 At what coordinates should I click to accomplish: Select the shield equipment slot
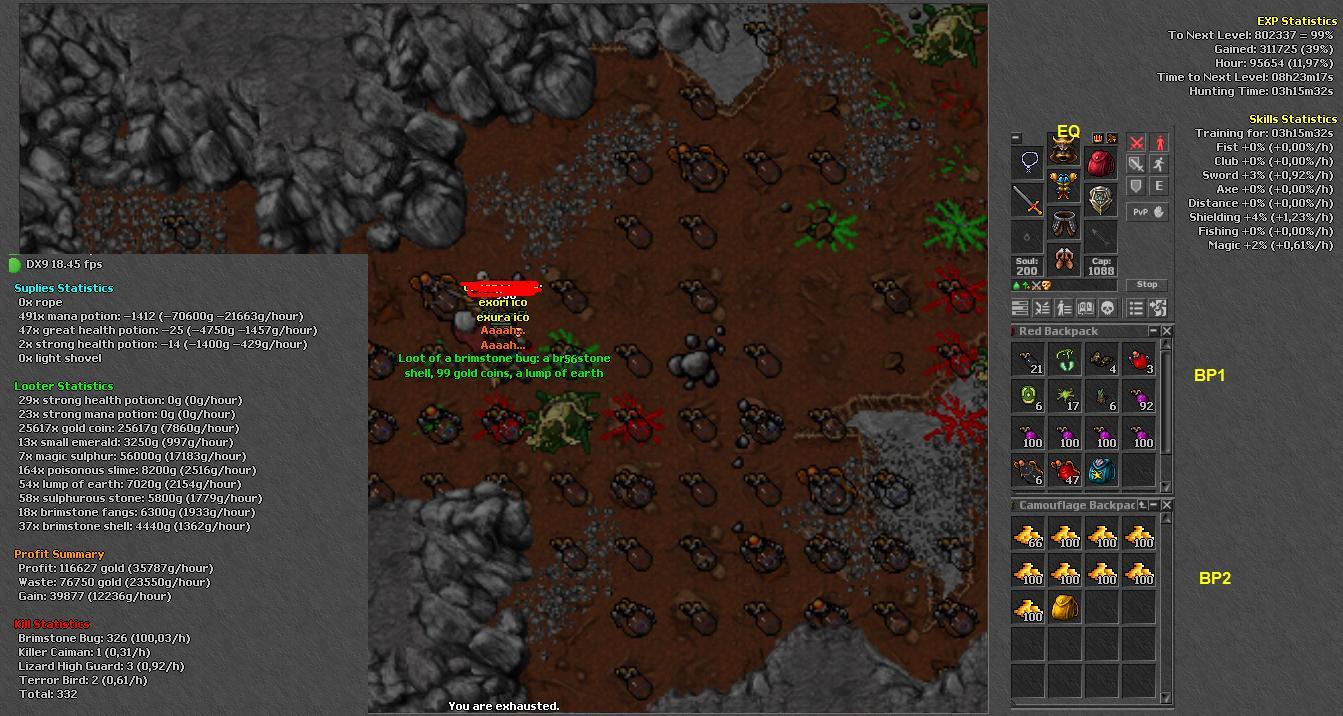(1101, 200)
